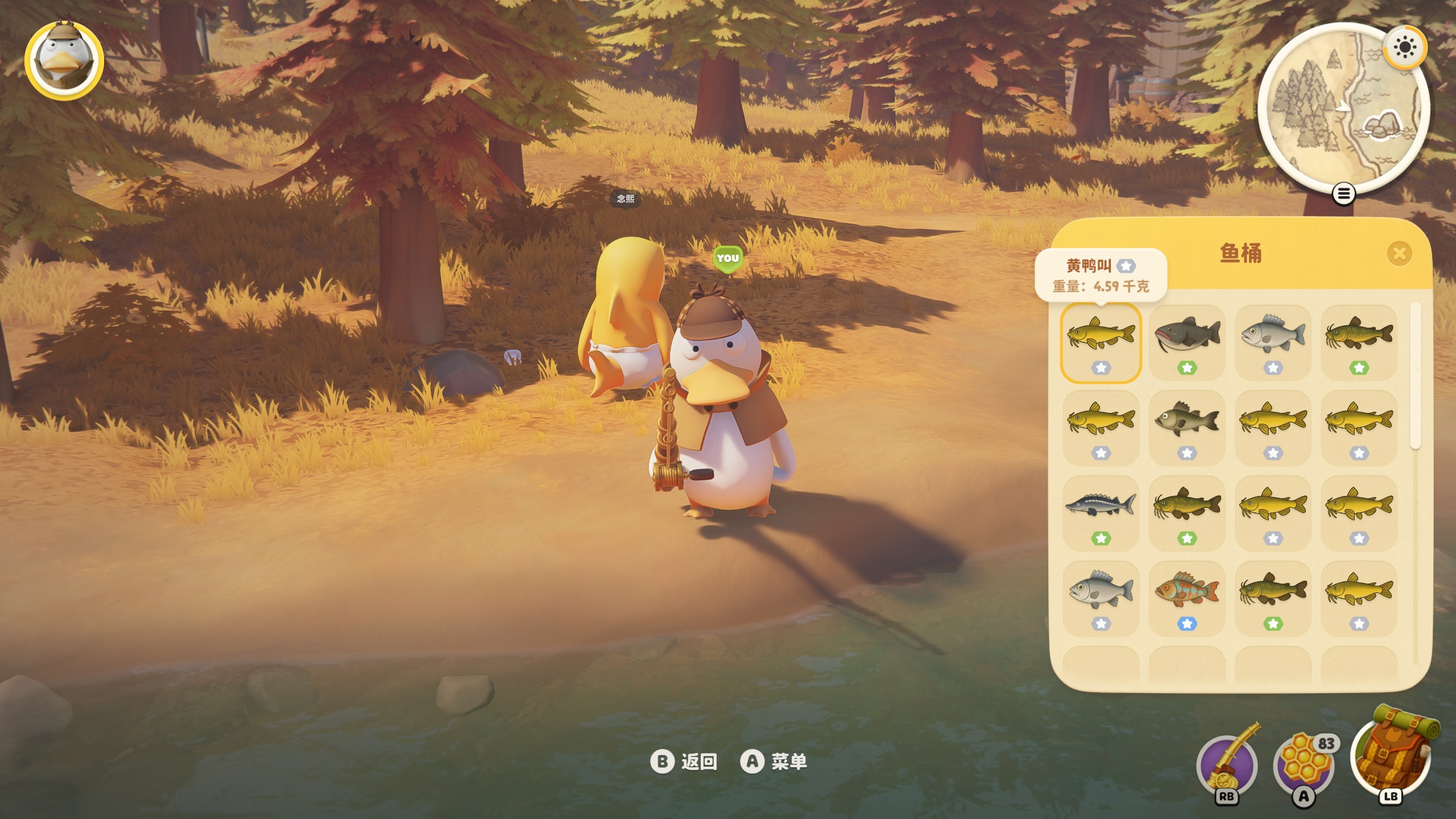Pick the dark gray catfish with red whiskers

pyautogui.click(x=1187, y=342)
